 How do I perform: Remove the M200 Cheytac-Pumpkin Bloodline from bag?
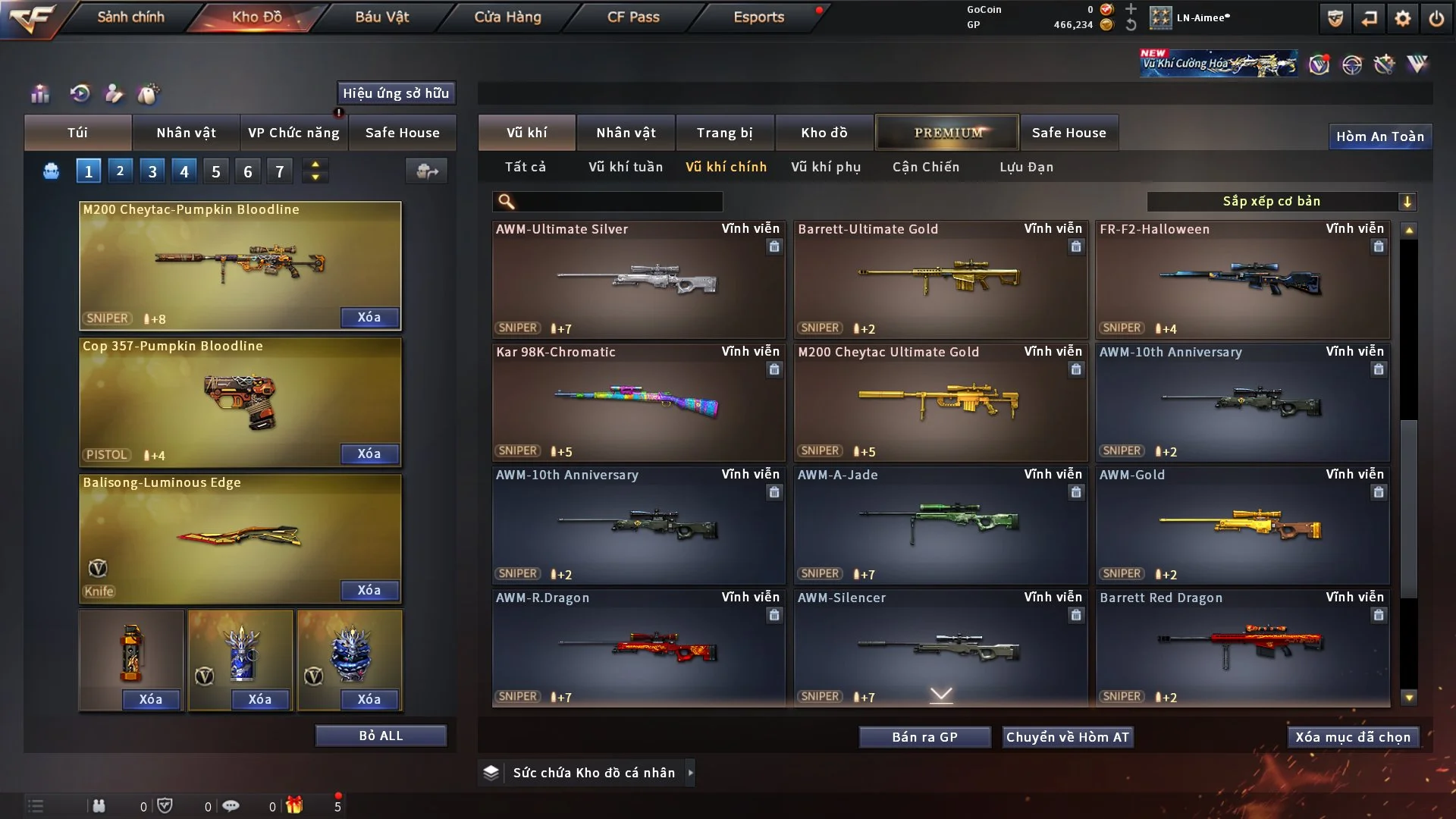(369, 317)
